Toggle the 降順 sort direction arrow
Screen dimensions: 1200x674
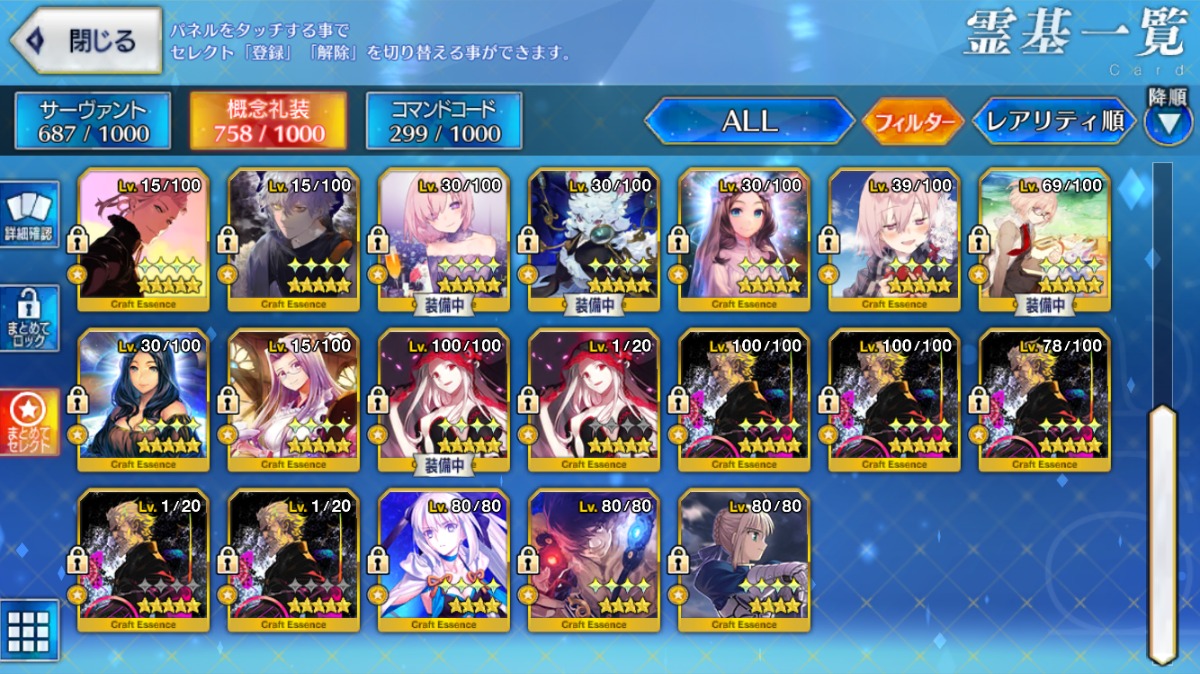pos(1167,120)
